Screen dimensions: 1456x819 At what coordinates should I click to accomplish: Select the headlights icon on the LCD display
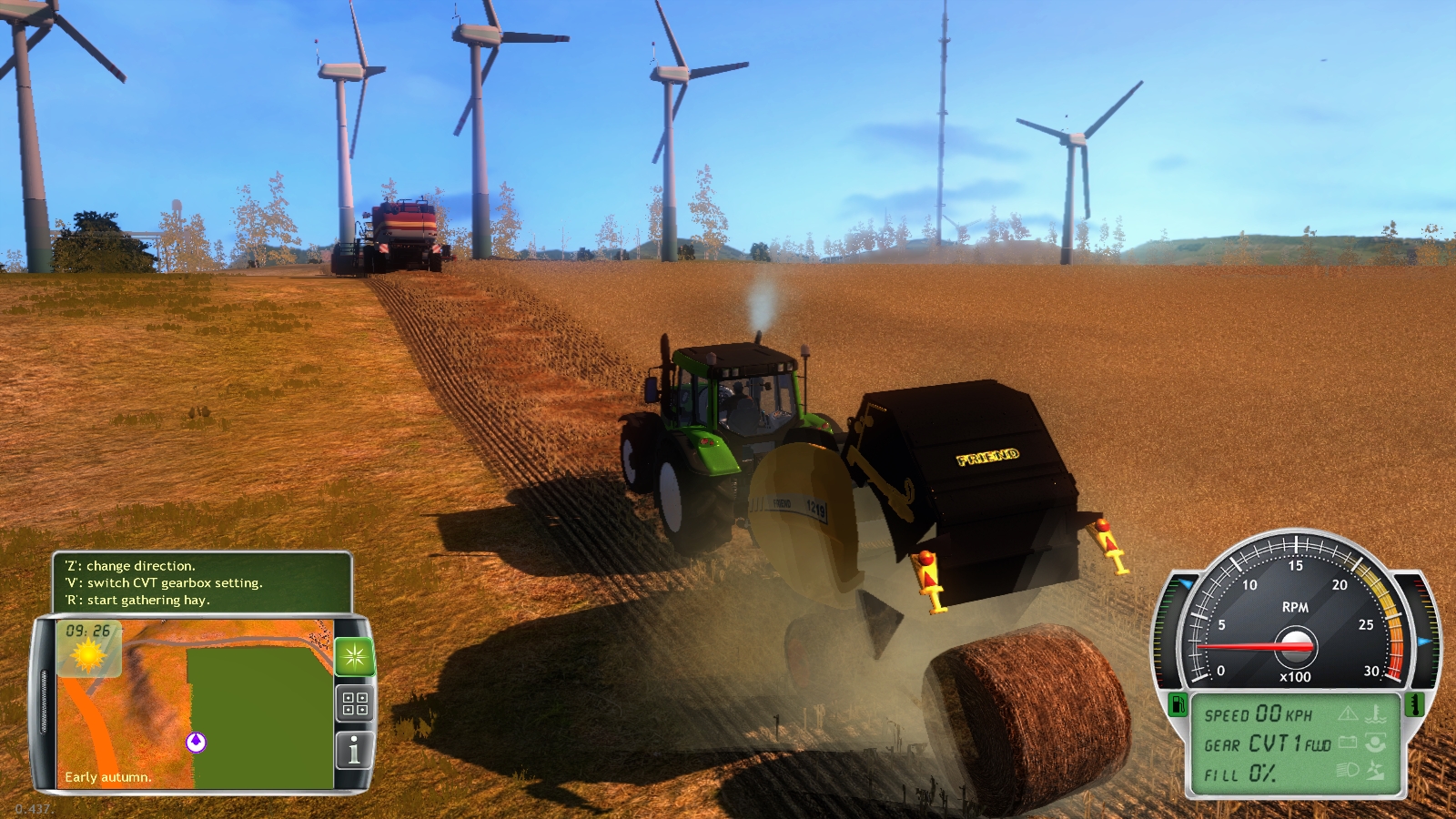coord(1348,770)
